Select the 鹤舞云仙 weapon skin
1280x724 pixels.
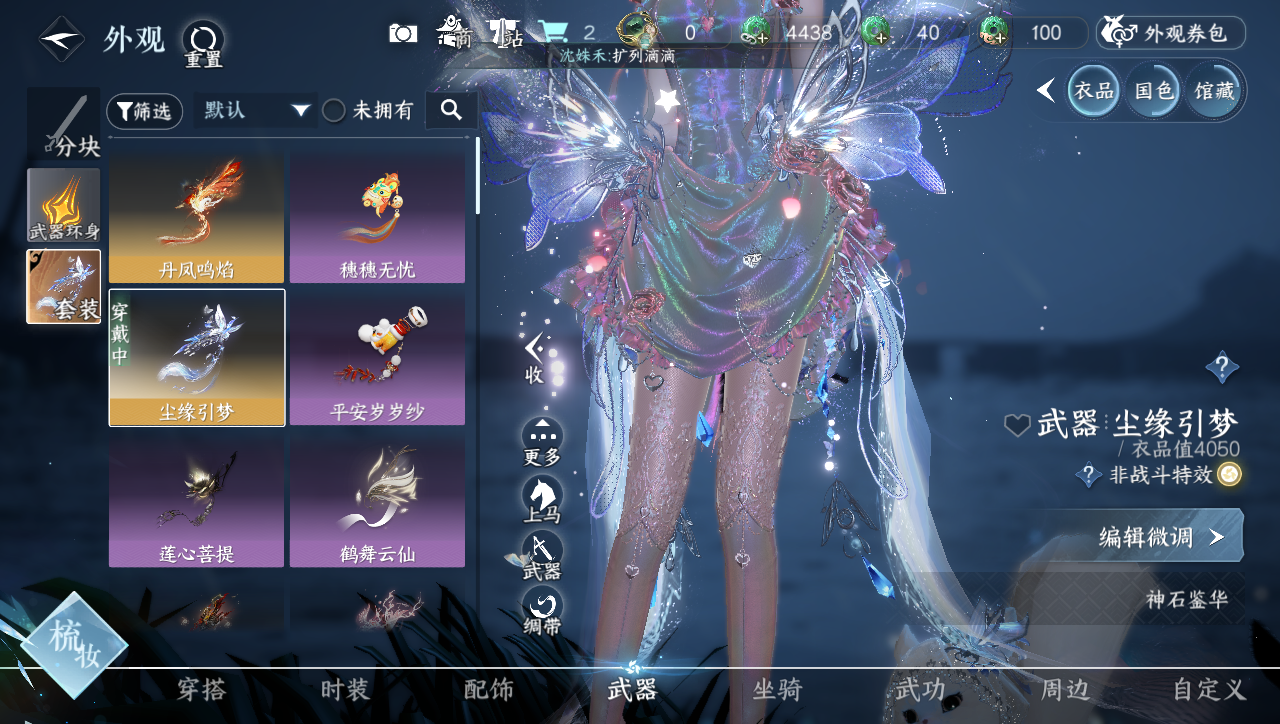coord(377,499)
